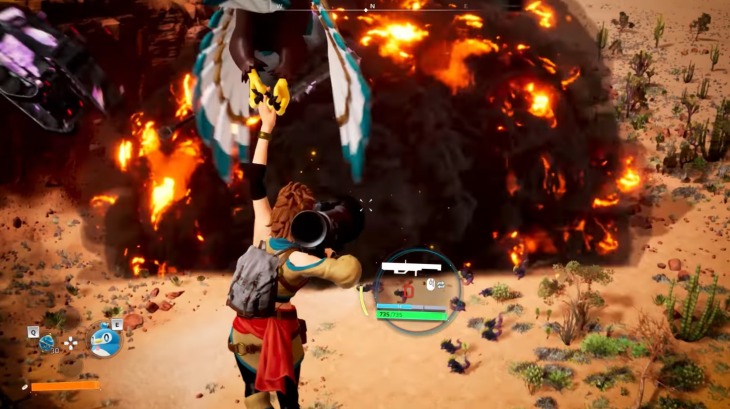Select the rocket launcher weapon icon

click(x=406, y=268)
